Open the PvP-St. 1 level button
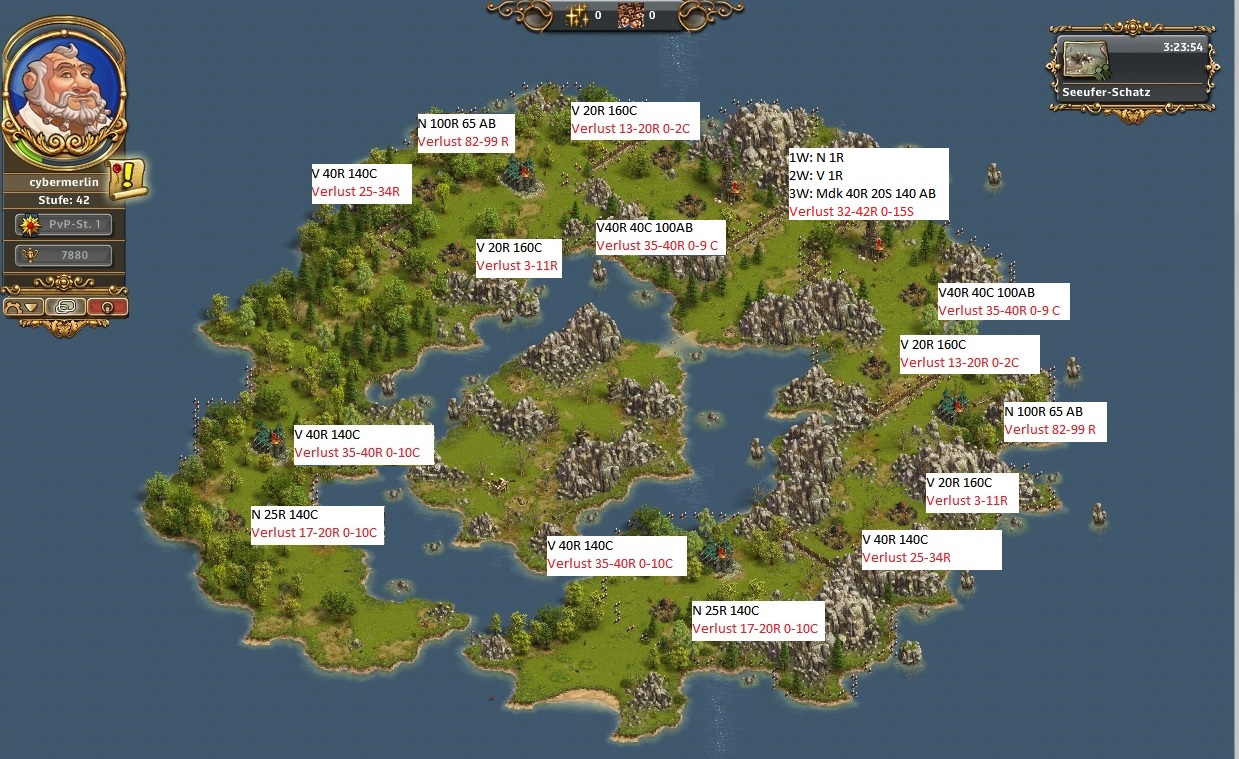 [x=64, y=225]
